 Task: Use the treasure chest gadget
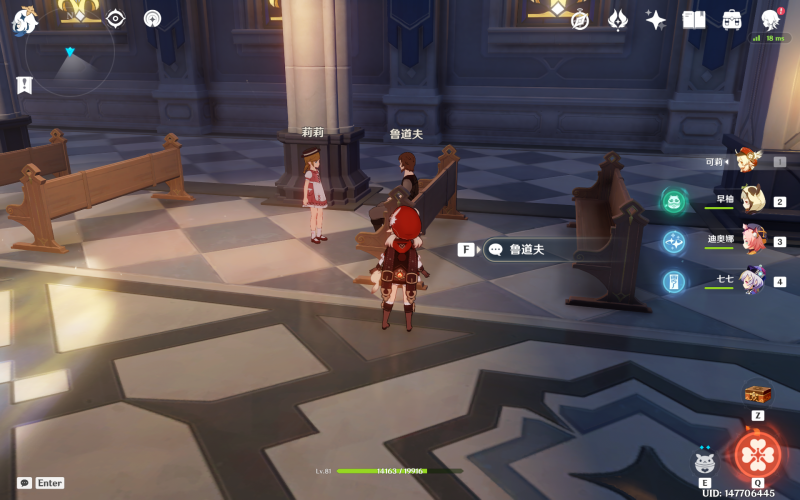(x=757, y=395)
